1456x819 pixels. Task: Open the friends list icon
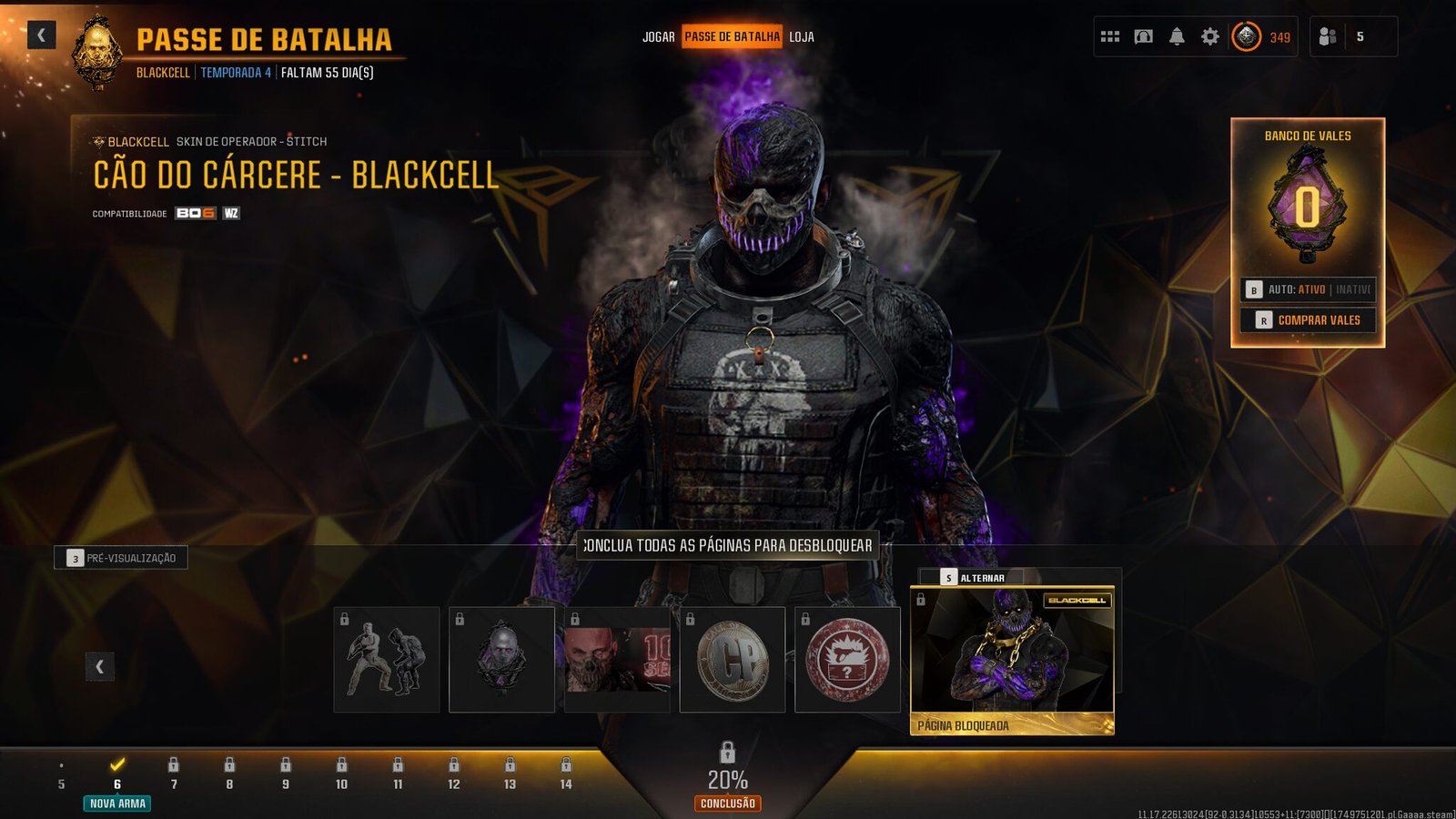click(x=1329, y=37)
